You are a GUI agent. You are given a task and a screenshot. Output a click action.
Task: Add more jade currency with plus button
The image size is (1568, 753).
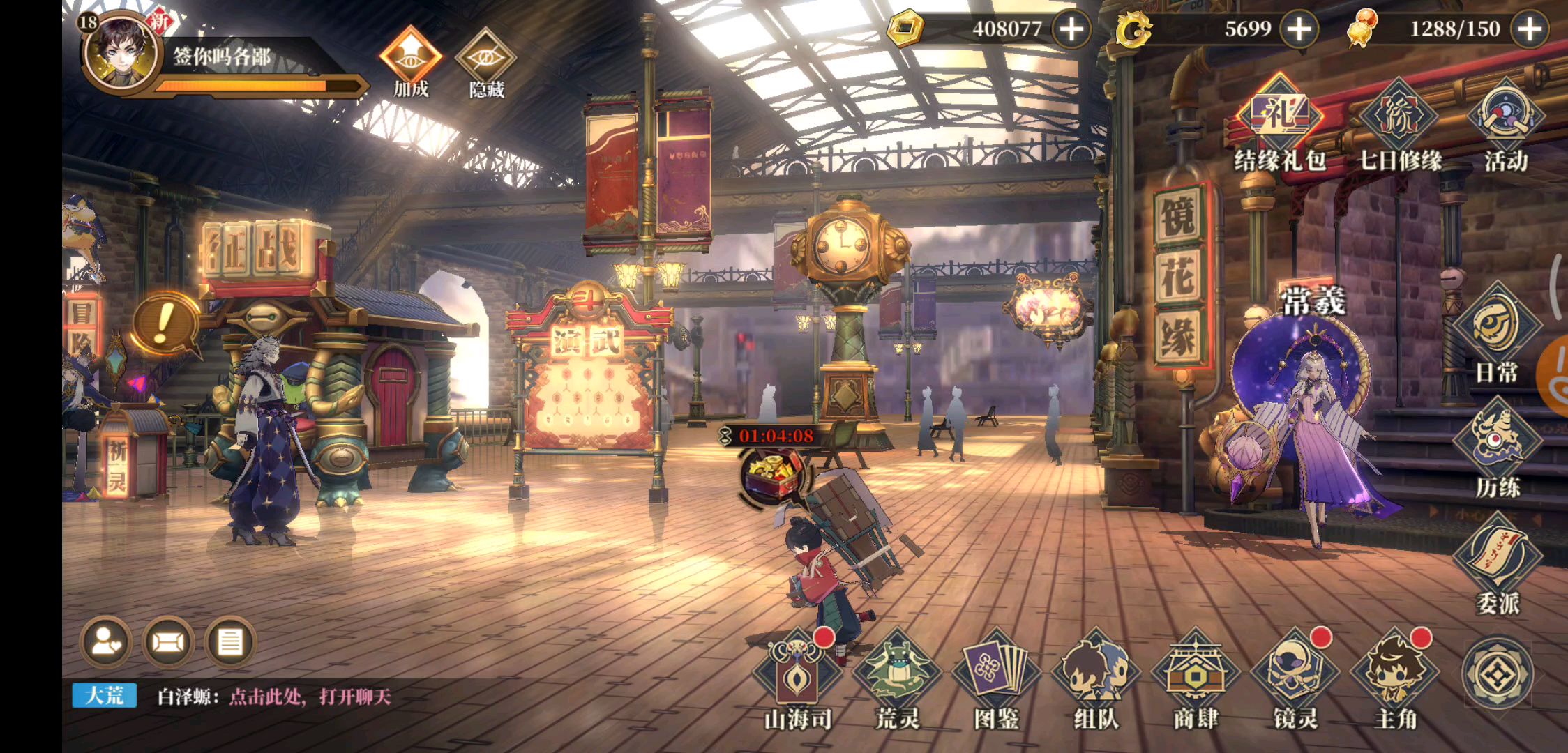click(x=1299, y=29)
